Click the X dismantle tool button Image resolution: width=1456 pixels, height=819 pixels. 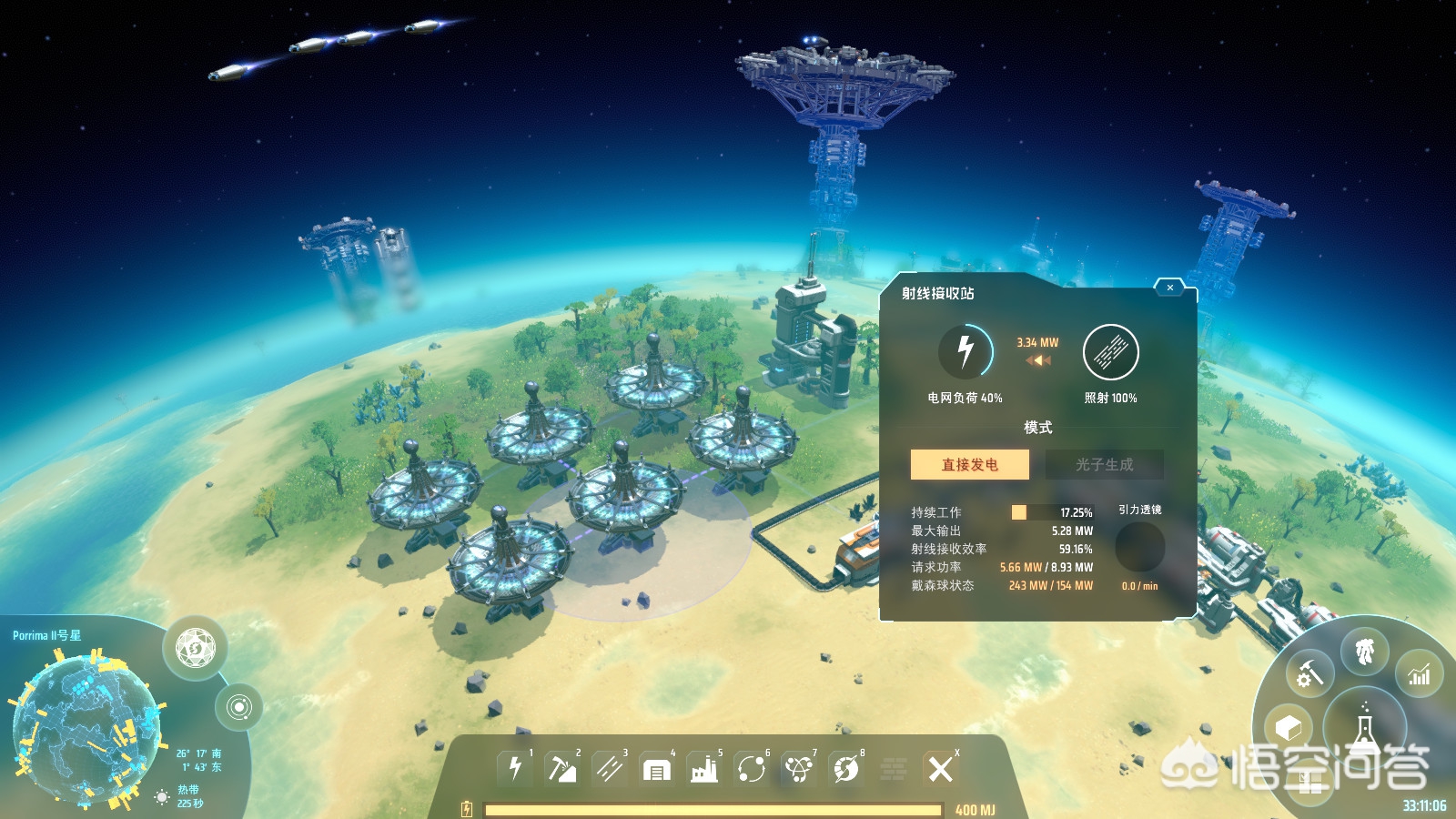click(x=940, y=769)
